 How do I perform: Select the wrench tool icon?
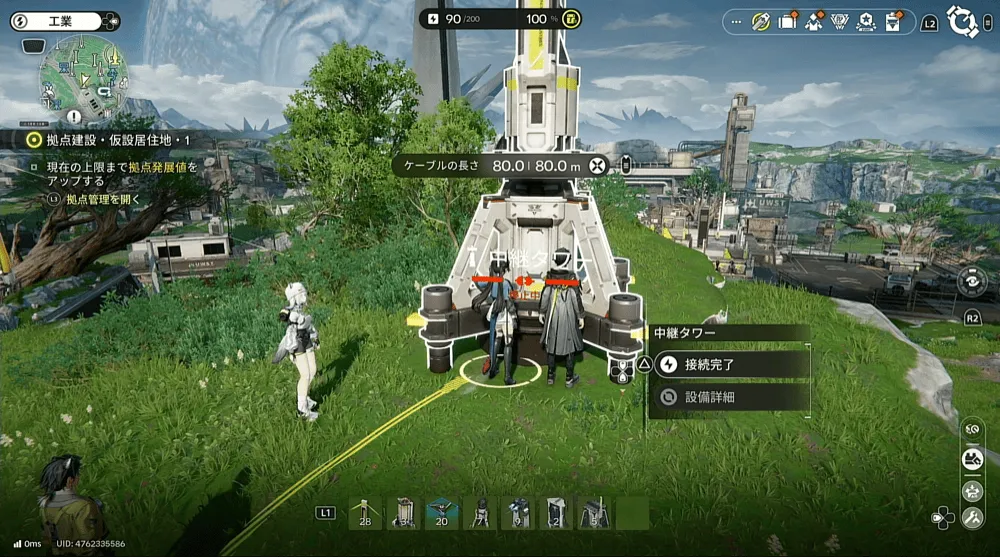click(x=971, y=518)
